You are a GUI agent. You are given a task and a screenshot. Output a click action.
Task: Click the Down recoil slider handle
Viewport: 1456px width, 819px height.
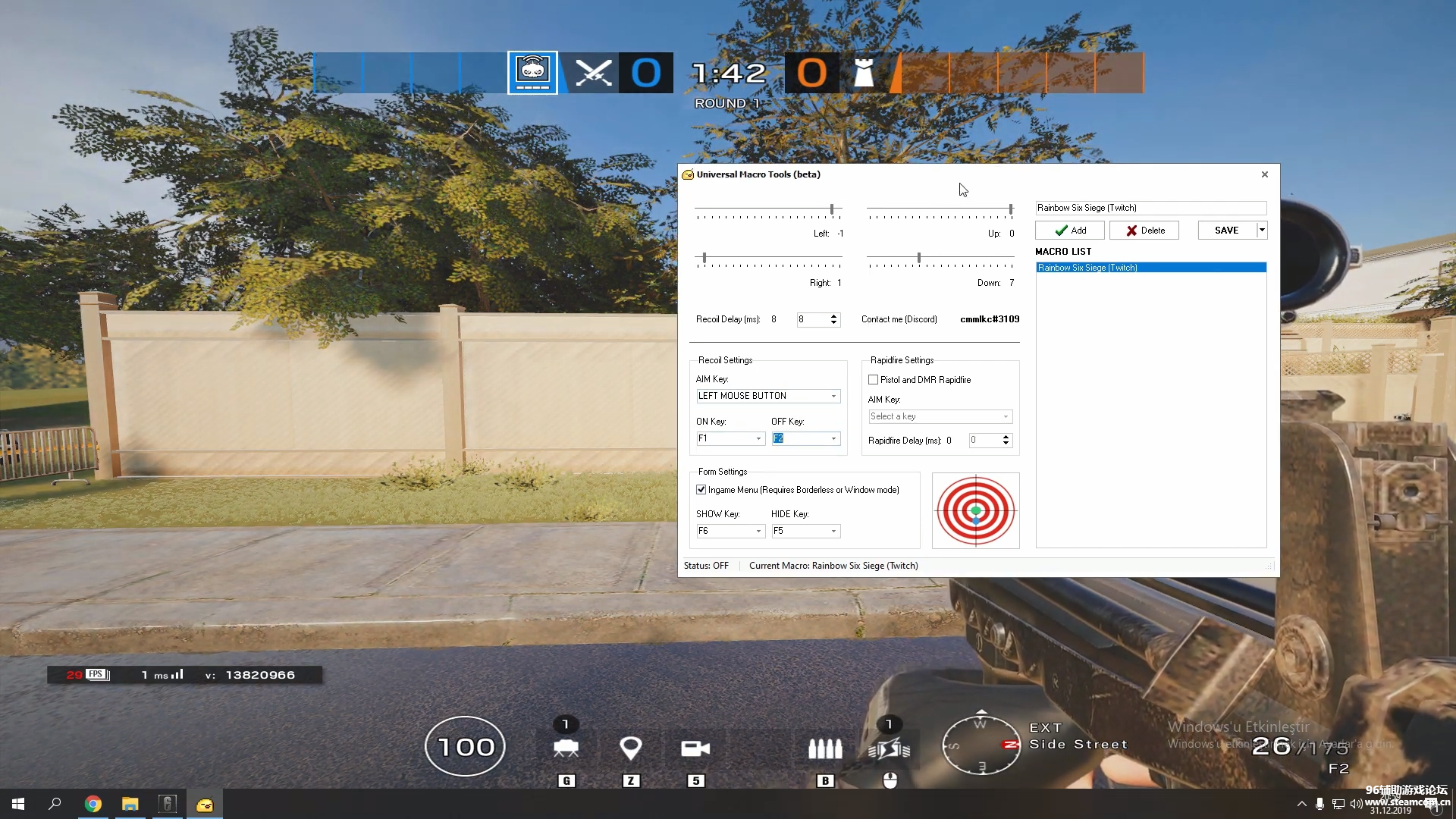pyautogui.click(x=919, y=258)
